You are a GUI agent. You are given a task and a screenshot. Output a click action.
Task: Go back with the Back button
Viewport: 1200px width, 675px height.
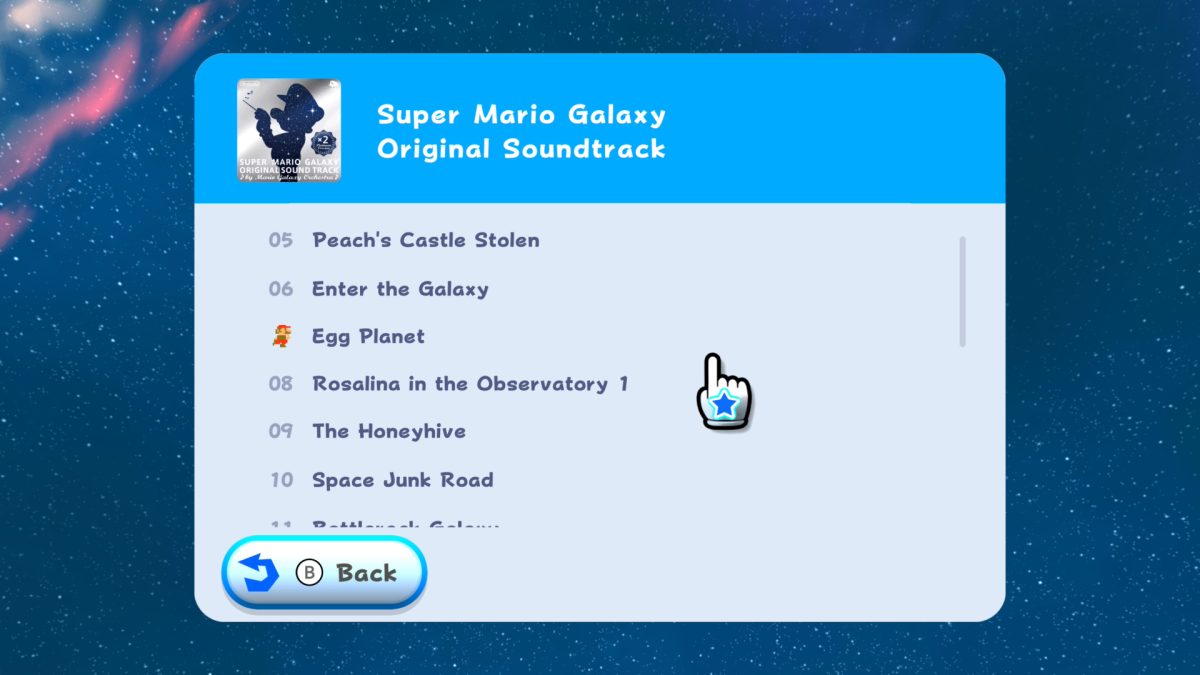click(324, 573)
